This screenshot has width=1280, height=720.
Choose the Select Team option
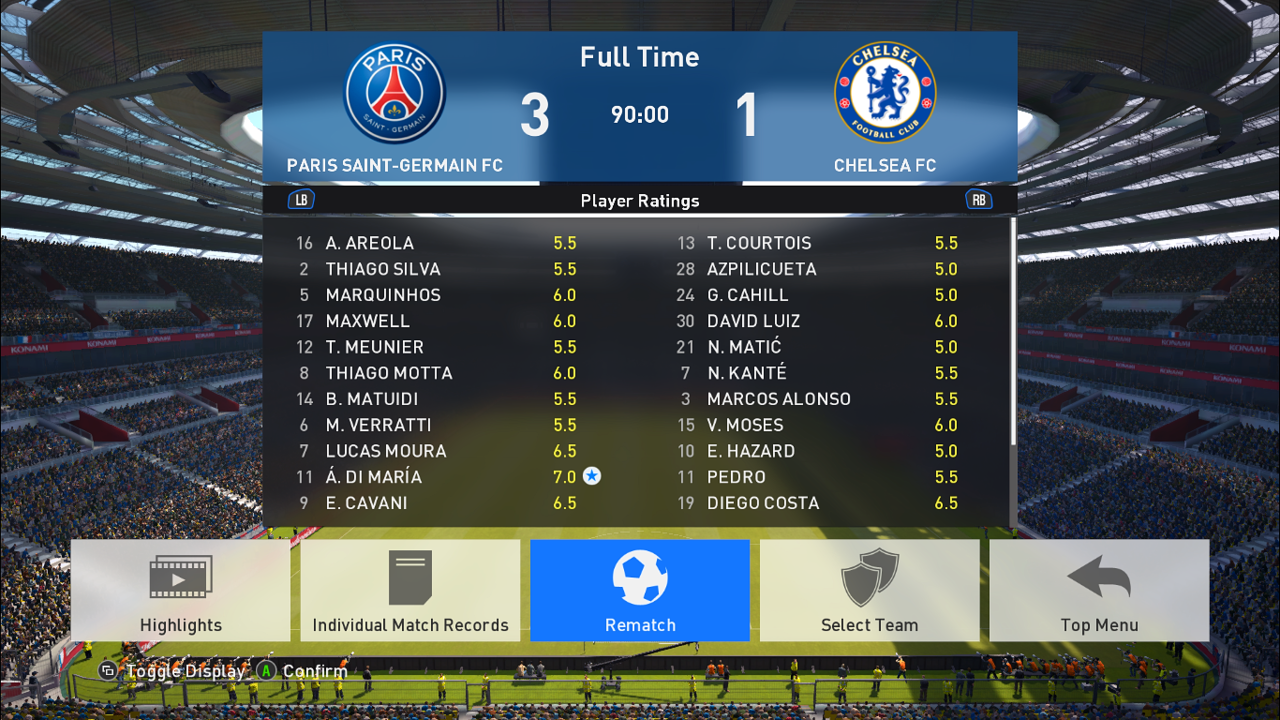coord(869,590)
